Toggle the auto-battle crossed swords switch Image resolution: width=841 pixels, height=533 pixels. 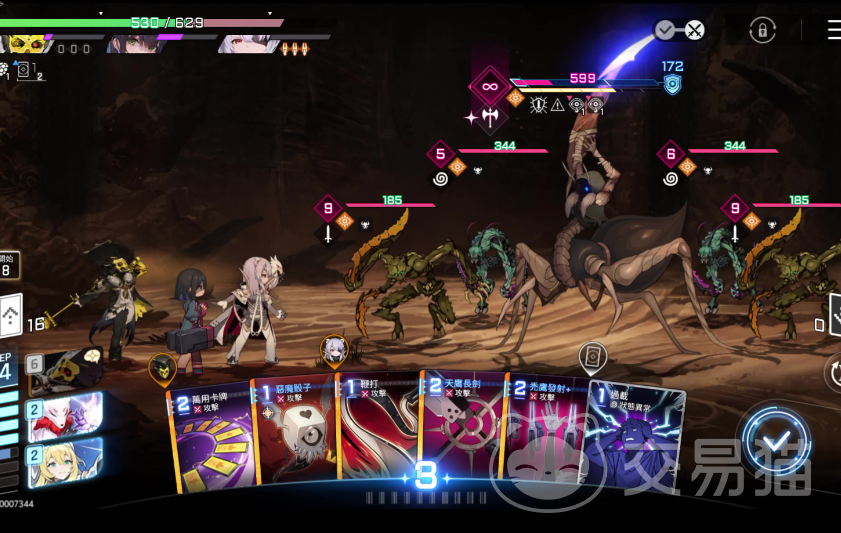[x=680, y=30]
